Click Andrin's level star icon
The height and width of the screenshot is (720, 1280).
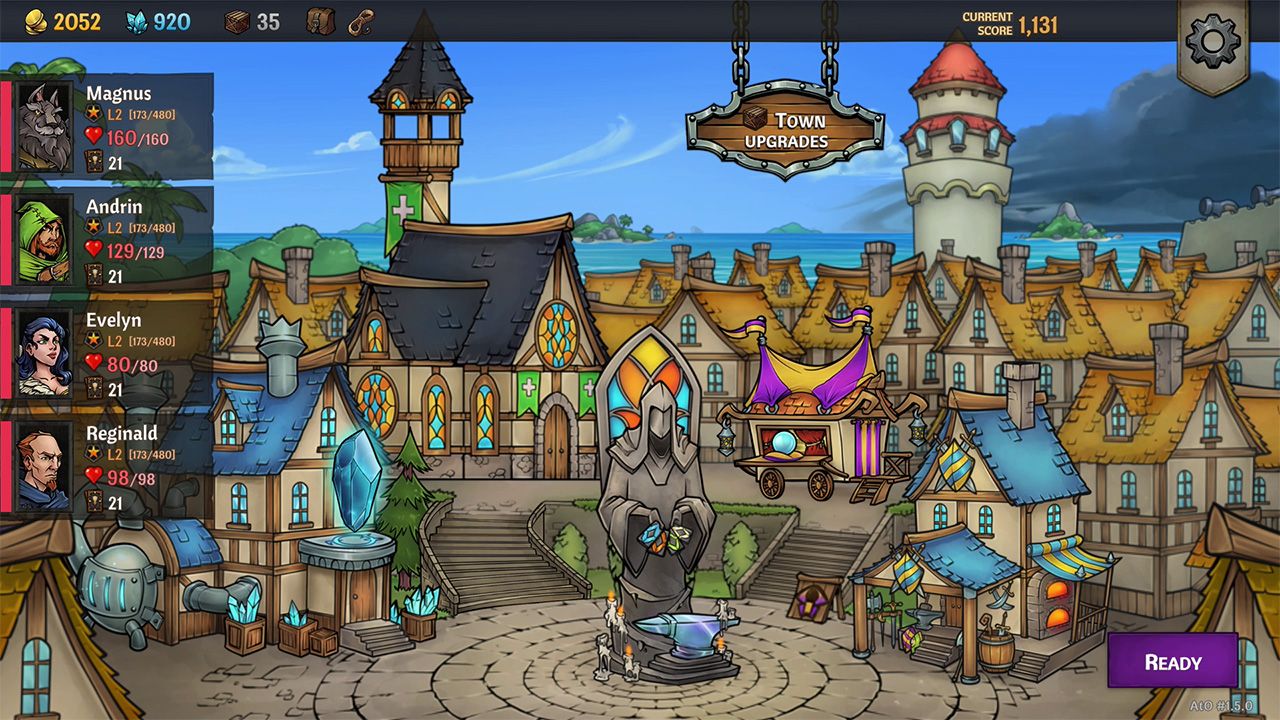point(92,225)
